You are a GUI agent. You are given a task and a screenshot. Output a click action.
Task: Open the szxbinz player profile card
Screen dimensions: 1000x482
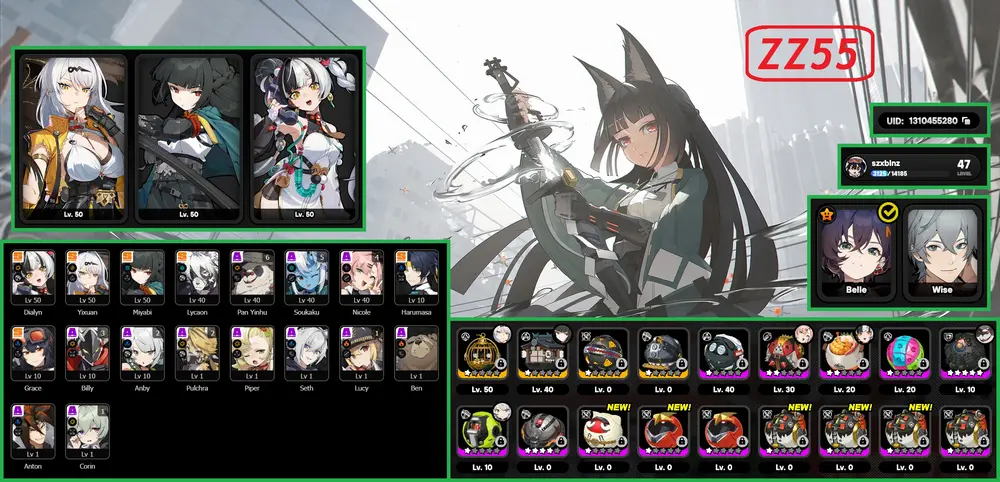(914, 166)
